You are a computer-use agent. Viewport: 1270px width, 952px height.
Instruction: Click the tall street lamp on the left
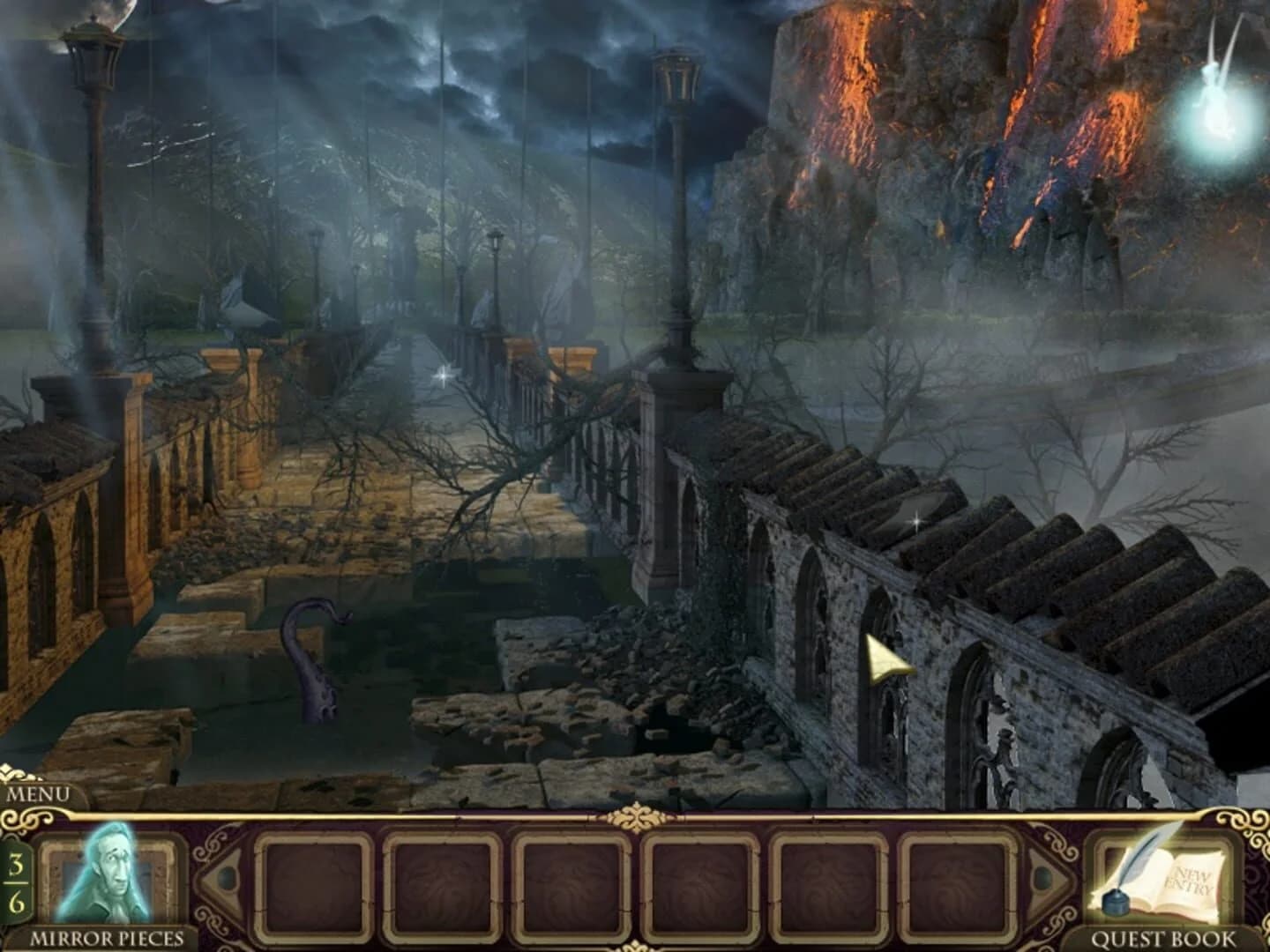(x=94, y=106)
